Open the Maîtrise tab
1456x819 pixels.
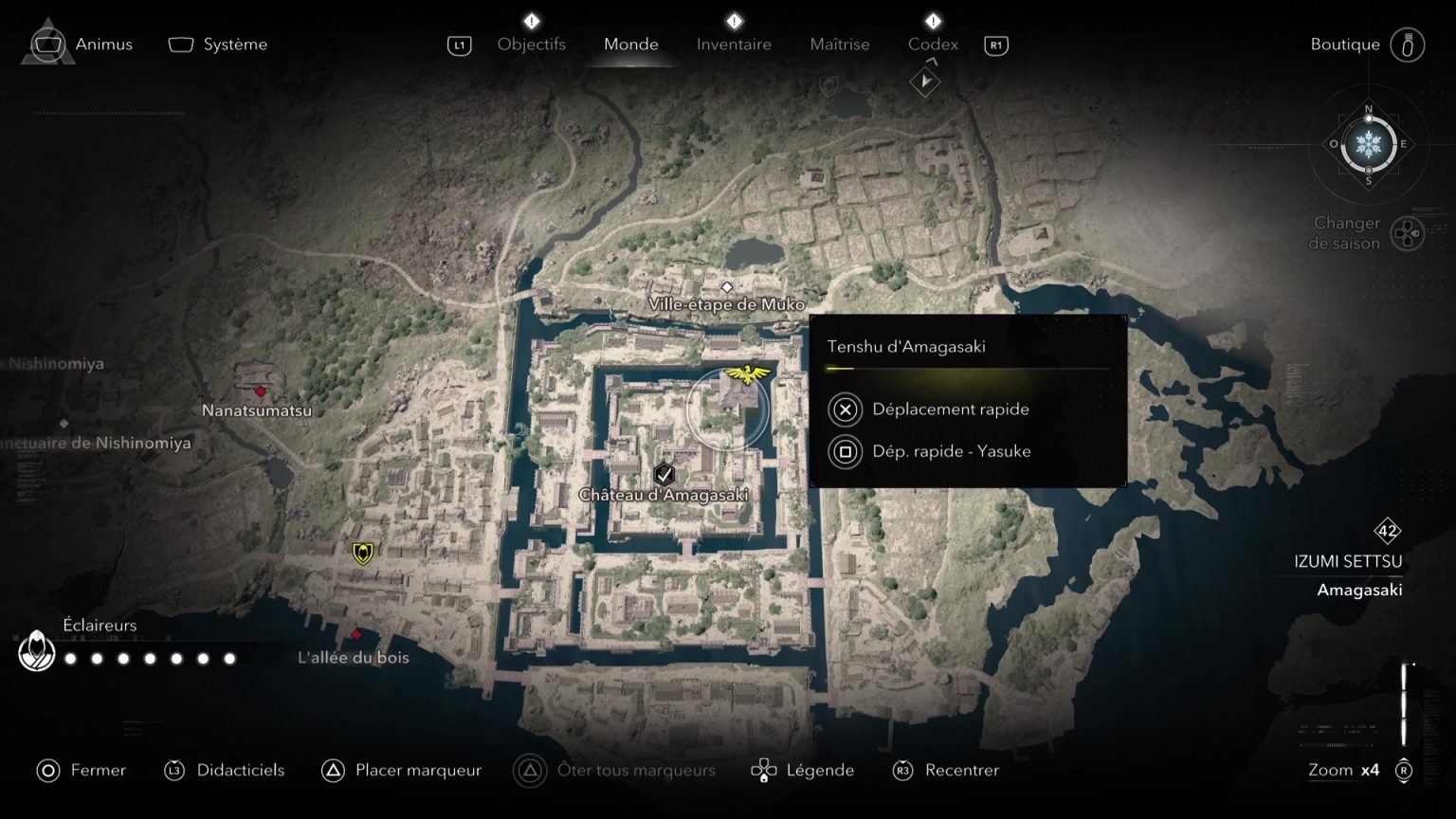pyautogui.click(x=839, y=44)
